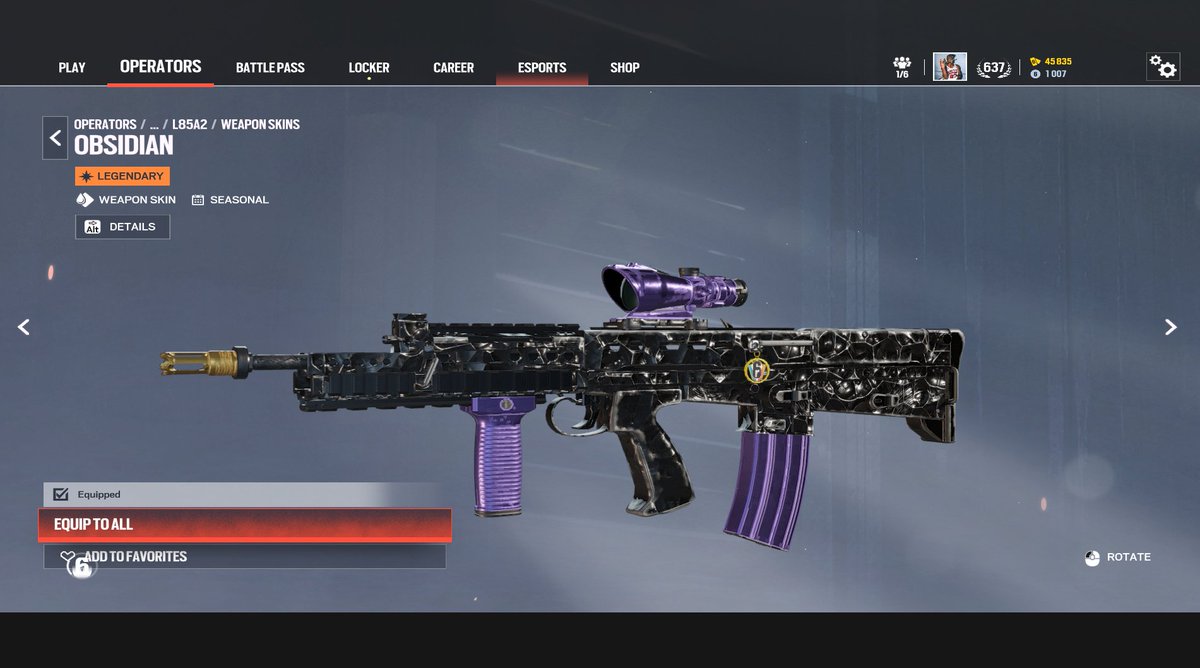
Task: Click the Equipped checkbox row
Action: tap(242, 494)
